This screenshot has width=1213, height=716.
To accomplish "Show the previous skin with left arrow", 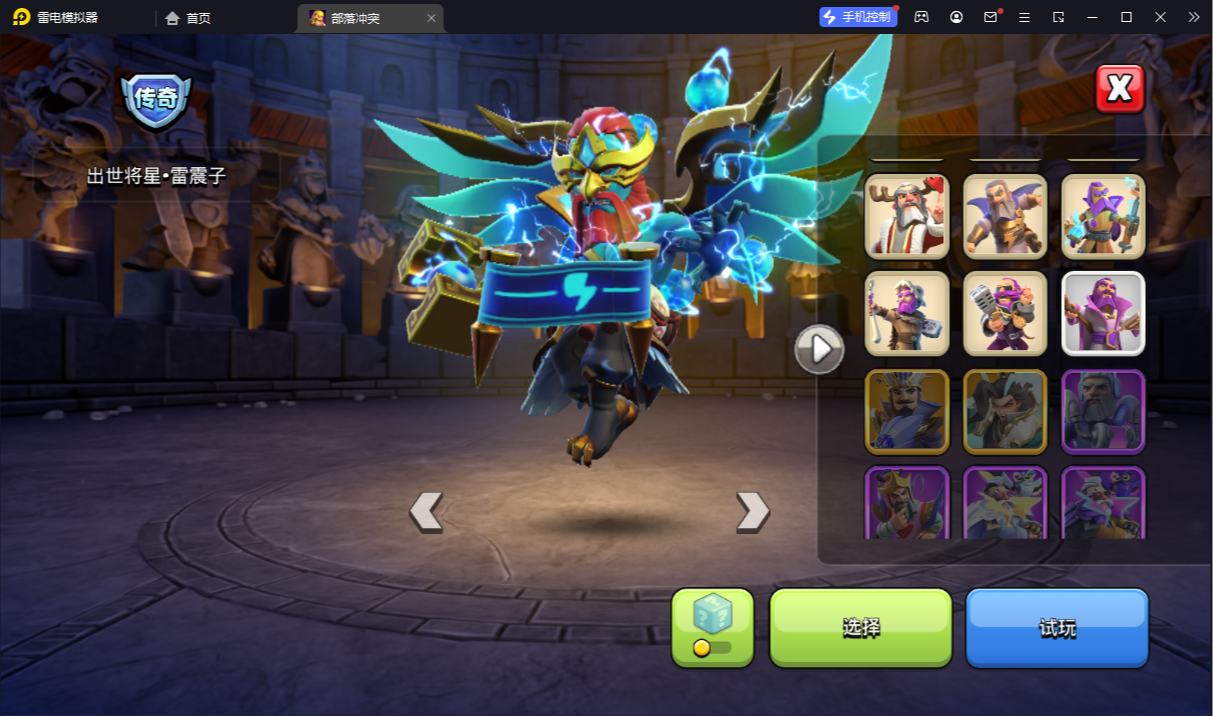I will tap(426, 511).
